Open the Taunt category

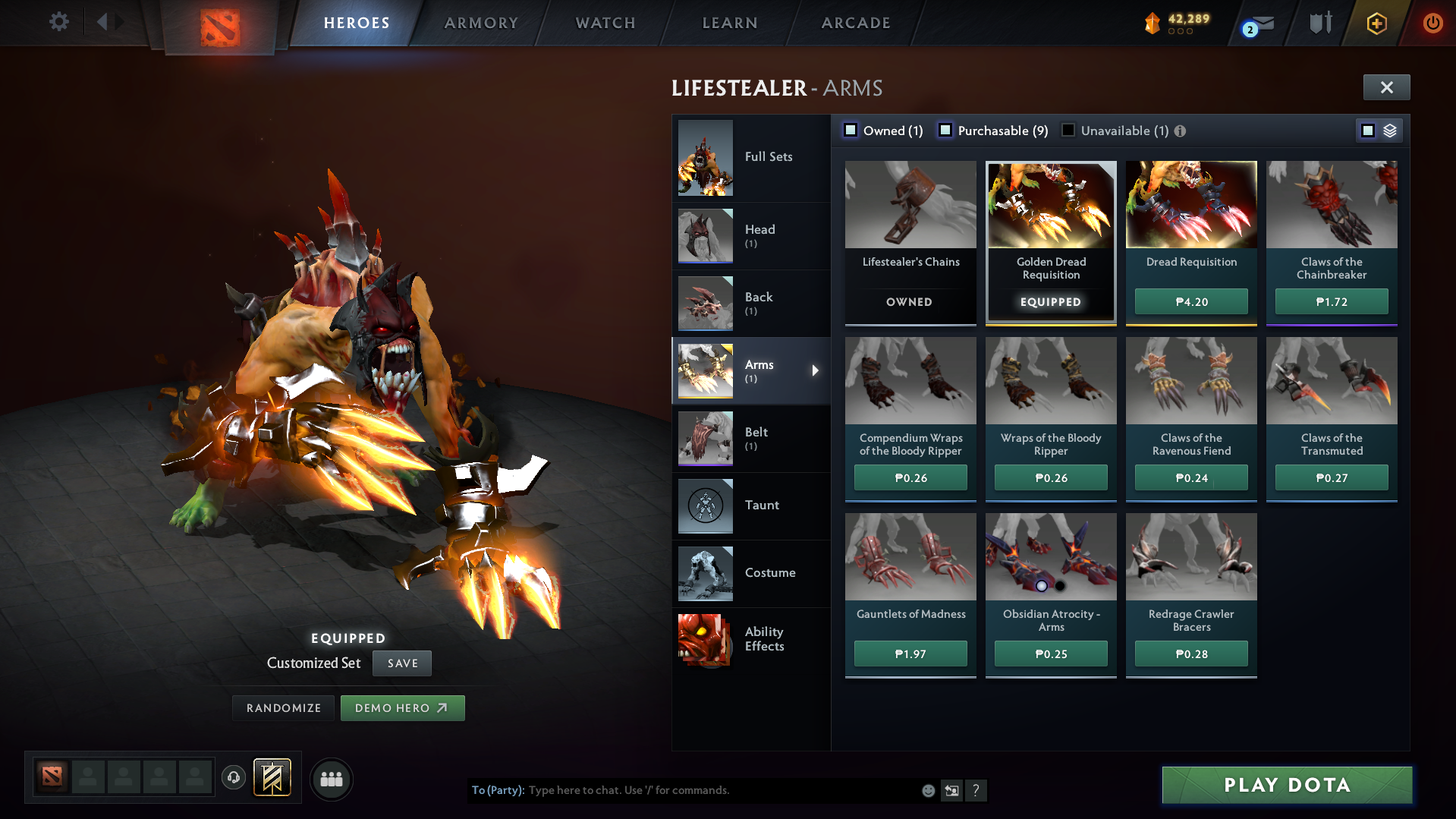point(751,506)
